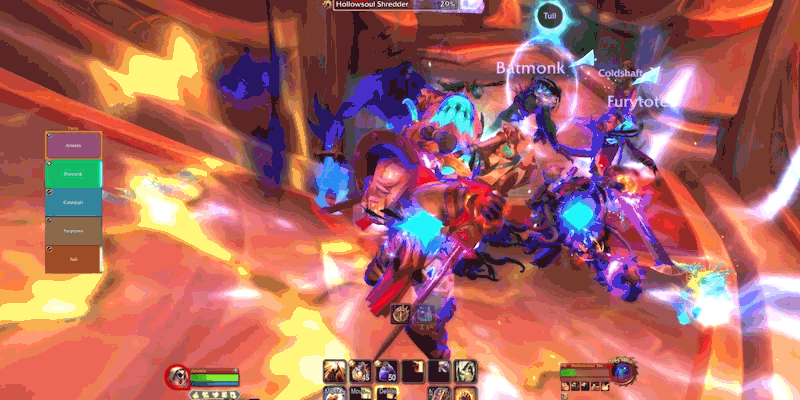This screenshot has width=800, height=400.
Task: Click the player portrait unit frame
Action: pos(177,377)
